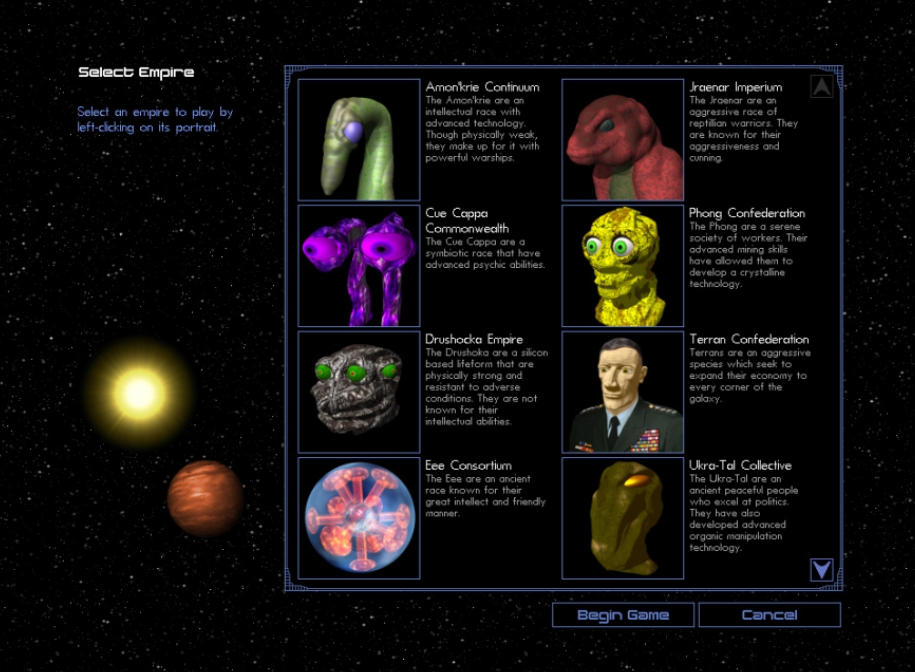This screenshot has height=672, width=915.
Task: Cancel empire selection
Action: (x=769, y=615)
